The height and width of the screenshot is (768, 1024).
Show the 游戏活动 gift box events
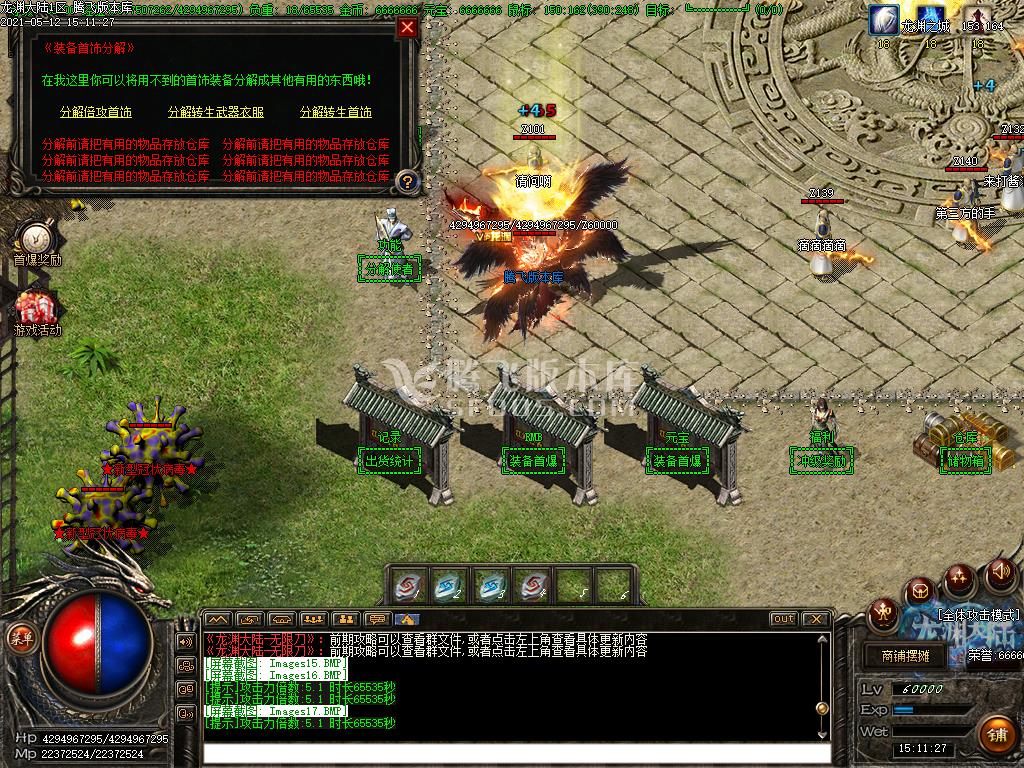37,308
